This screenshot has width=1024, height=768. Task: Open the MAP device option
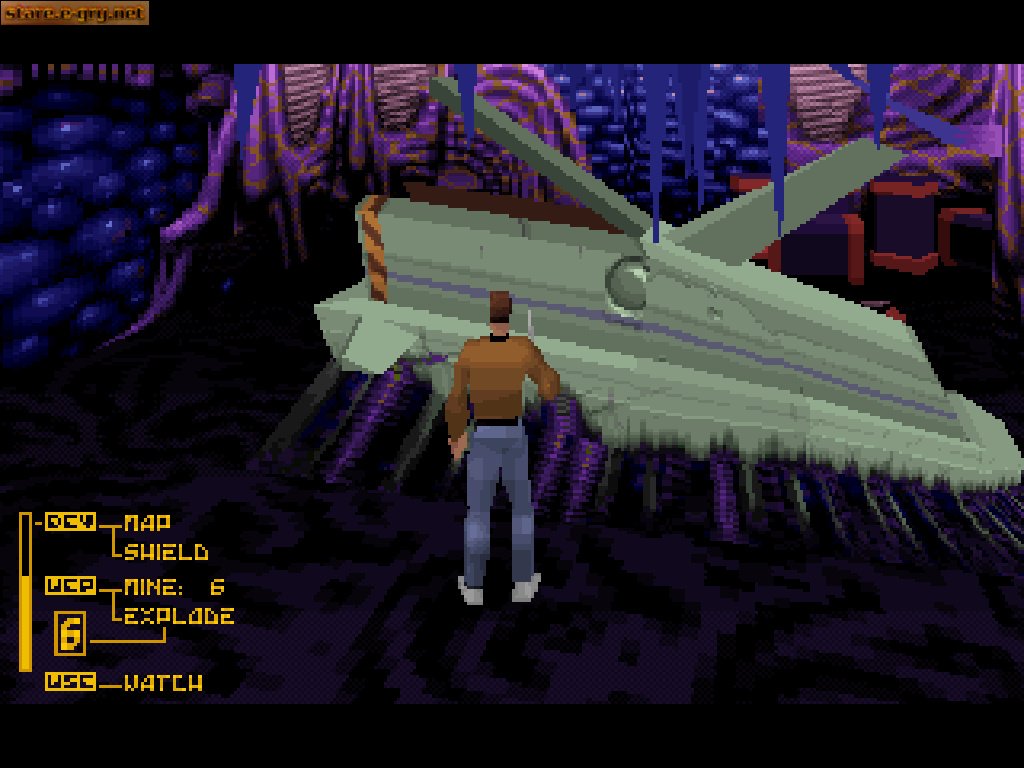[147, 522]
